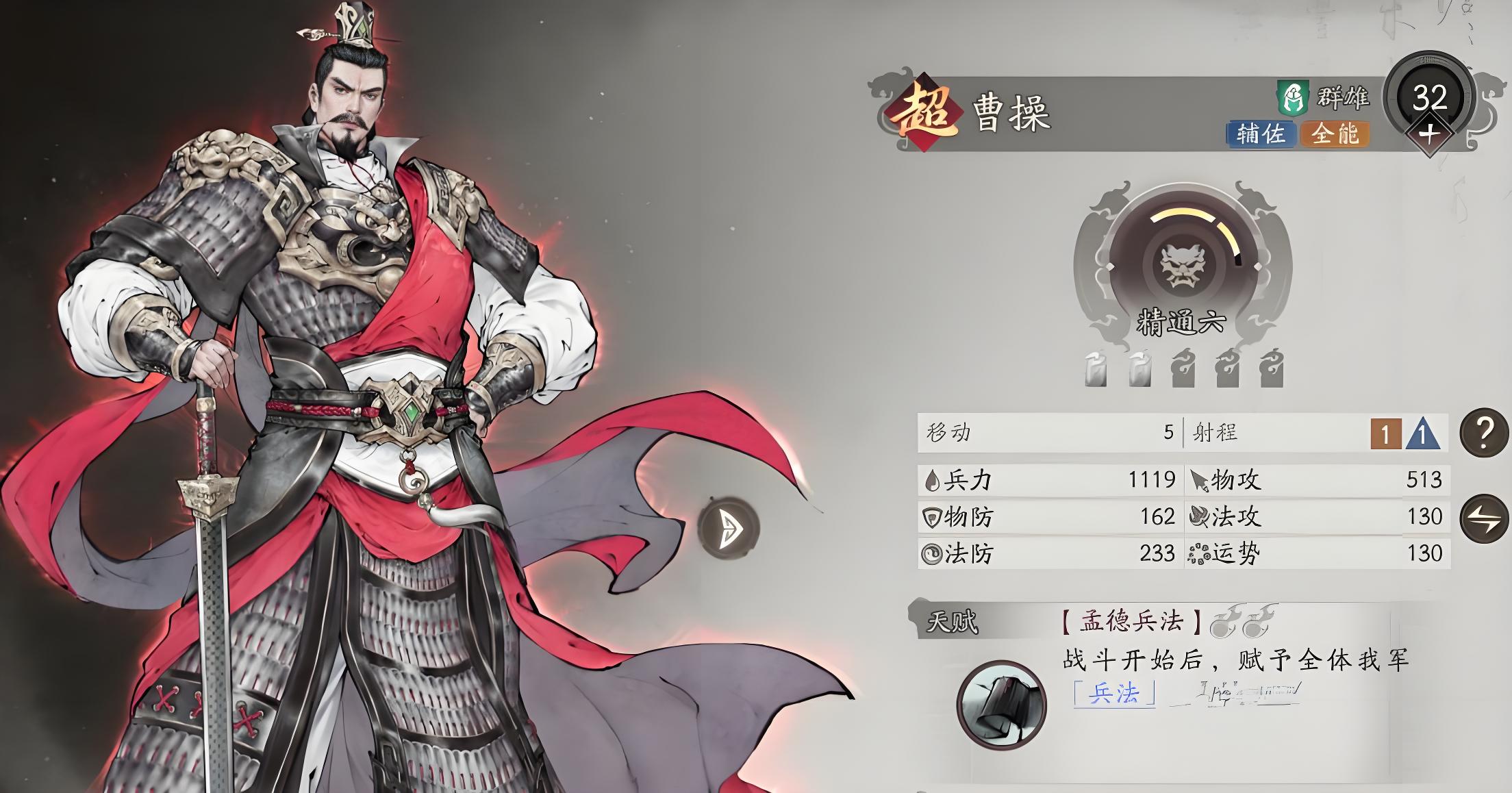The image size is (1512, 793).
Task: Select the 群雄 faction badge
Action: tap(1323, 99)
